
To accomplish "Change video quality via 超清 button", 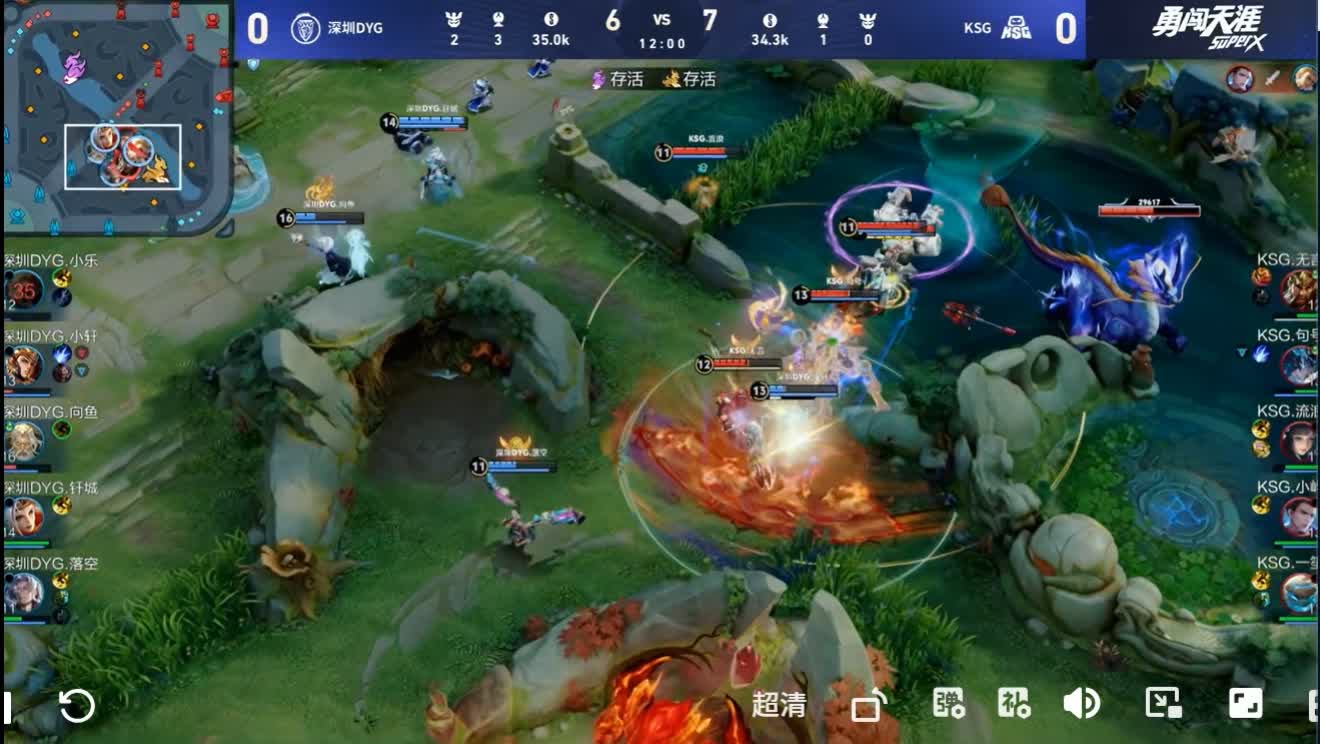I will 779,705.
